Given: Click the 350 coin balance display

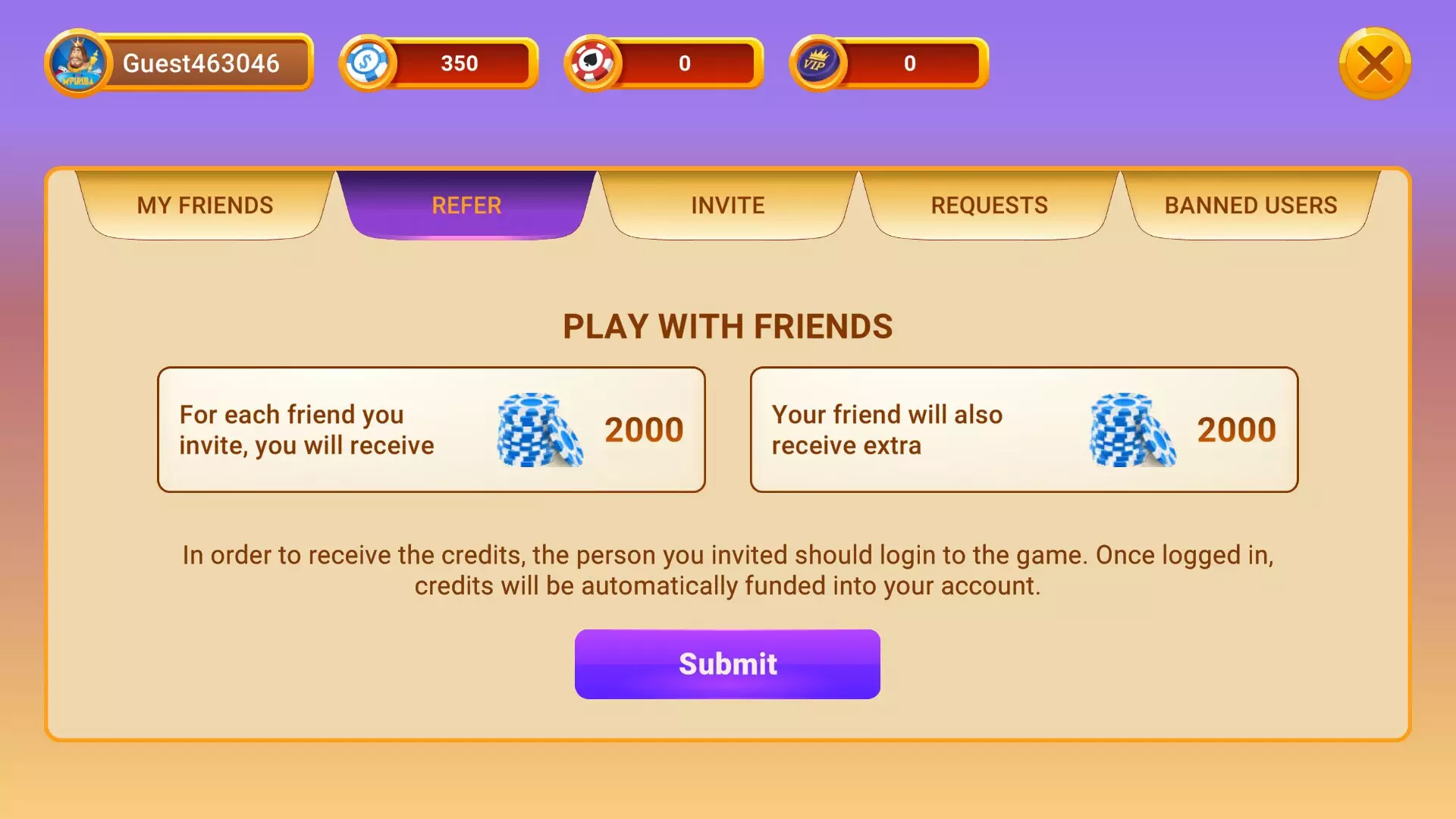Looking at the screenshot, I should pos(458,64).
